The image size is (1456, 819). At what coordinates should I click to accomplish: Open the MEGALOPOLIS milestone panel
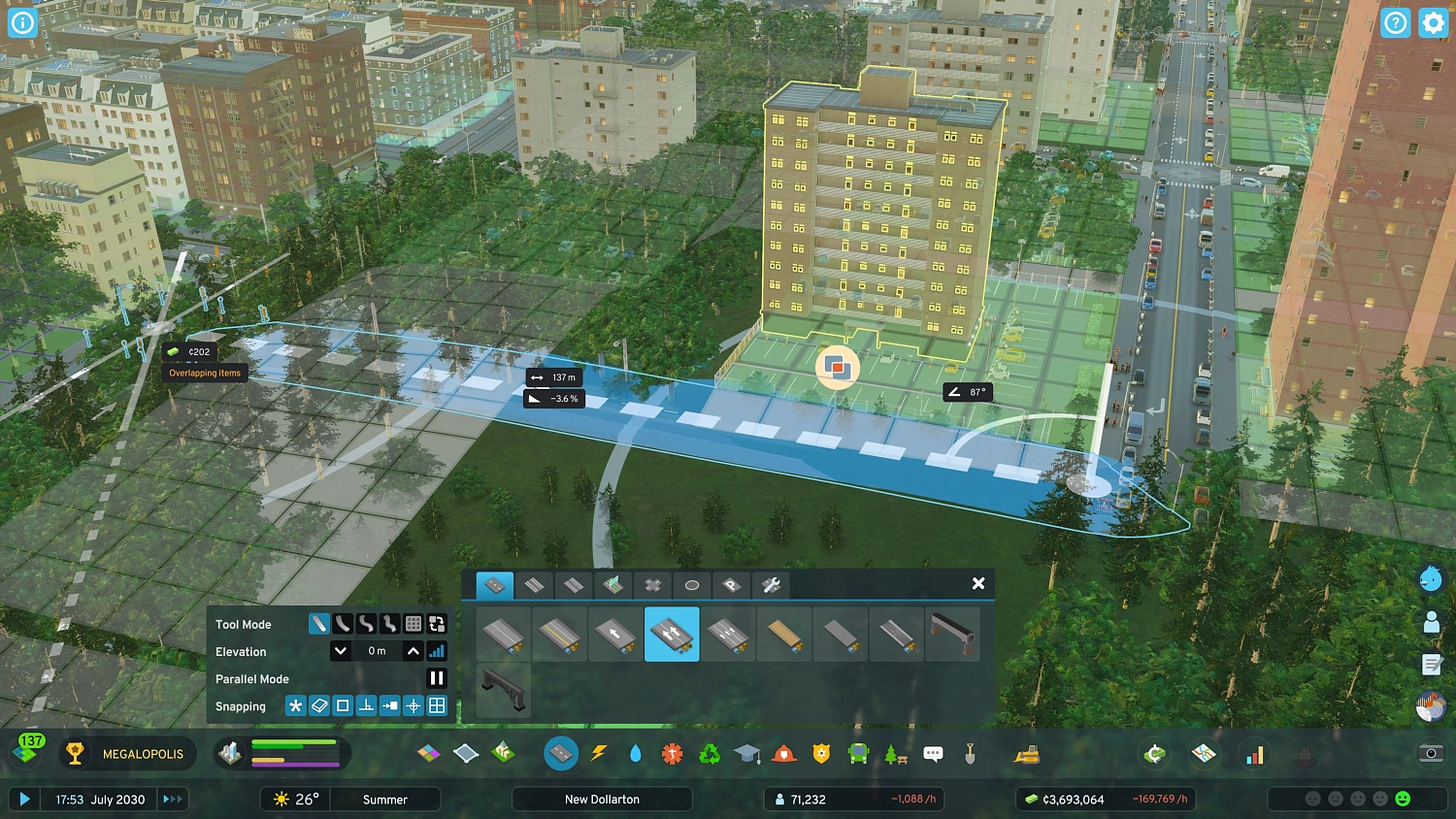tap(126, 753)
